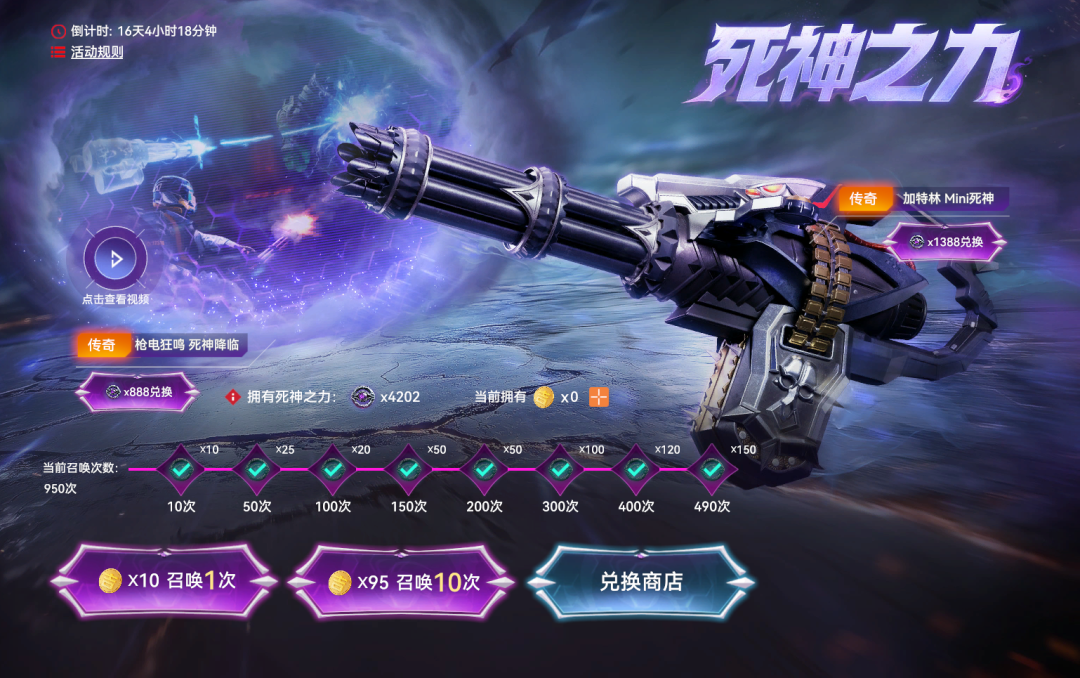The image size is (1080, 678).
Task: Add more coins with orange plus button
Action: pos(599,397)
